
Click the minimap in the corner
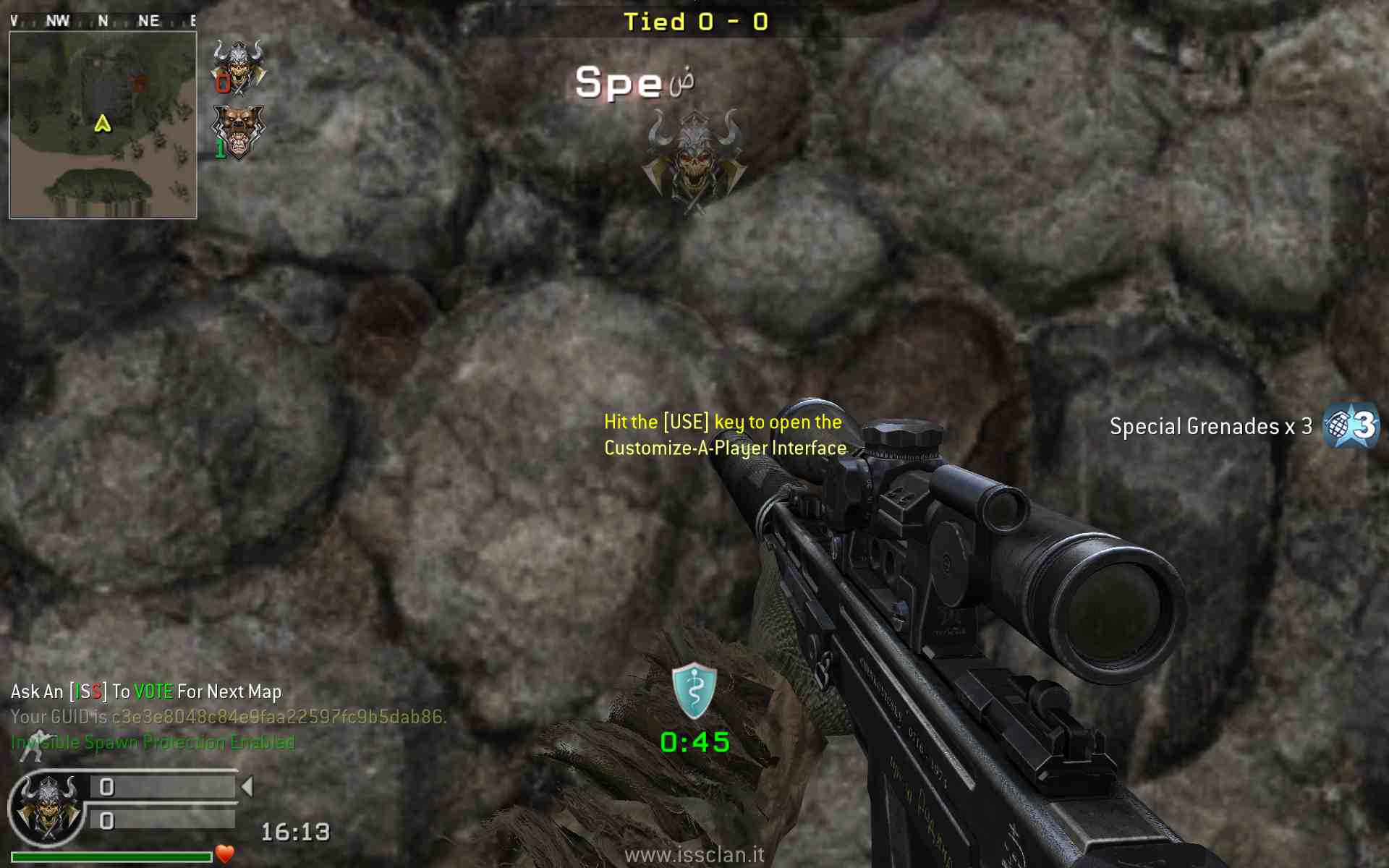tap(103, 124)
